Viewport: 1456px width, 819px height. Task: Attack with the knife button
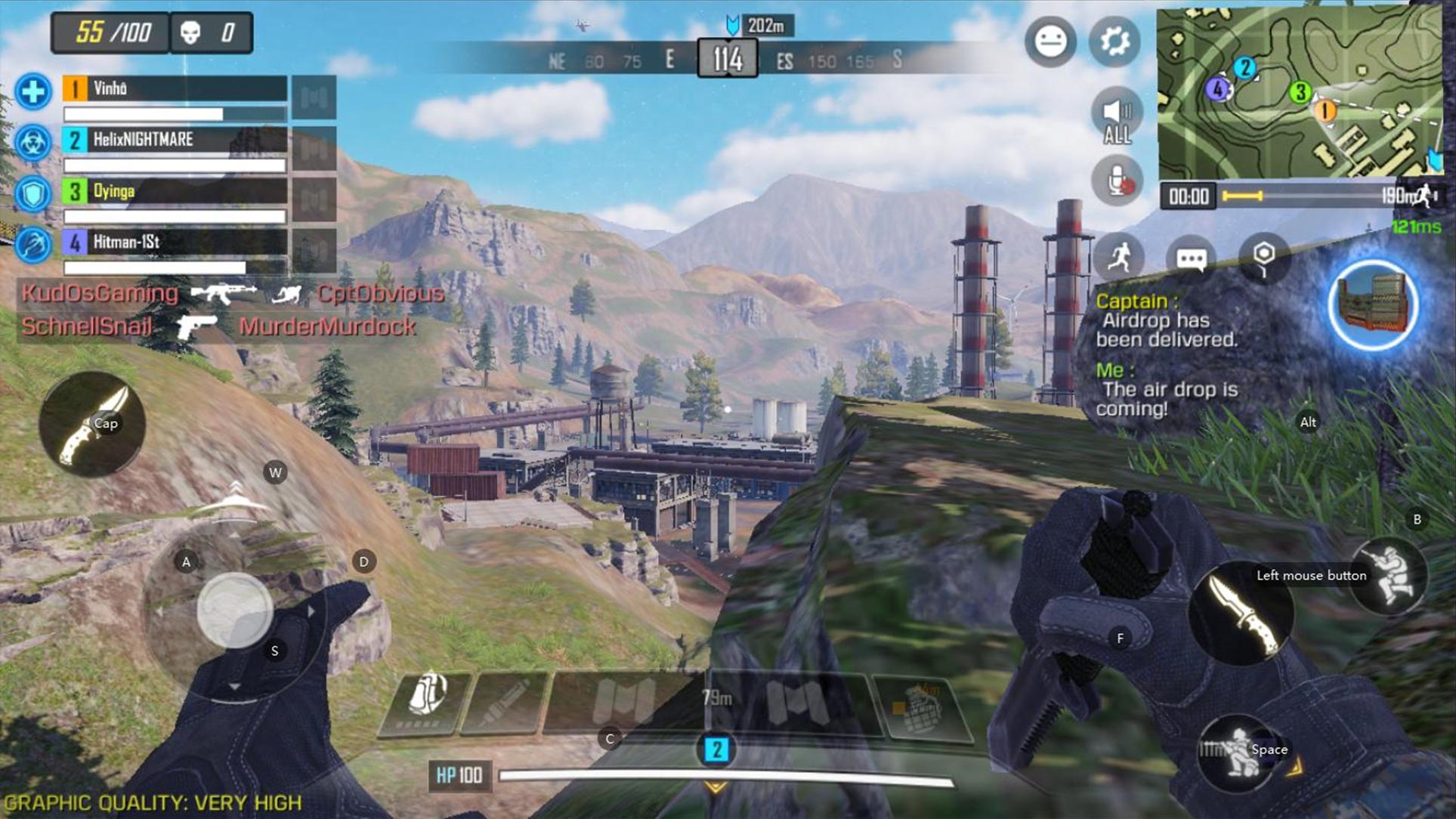tap(1241, 613)
